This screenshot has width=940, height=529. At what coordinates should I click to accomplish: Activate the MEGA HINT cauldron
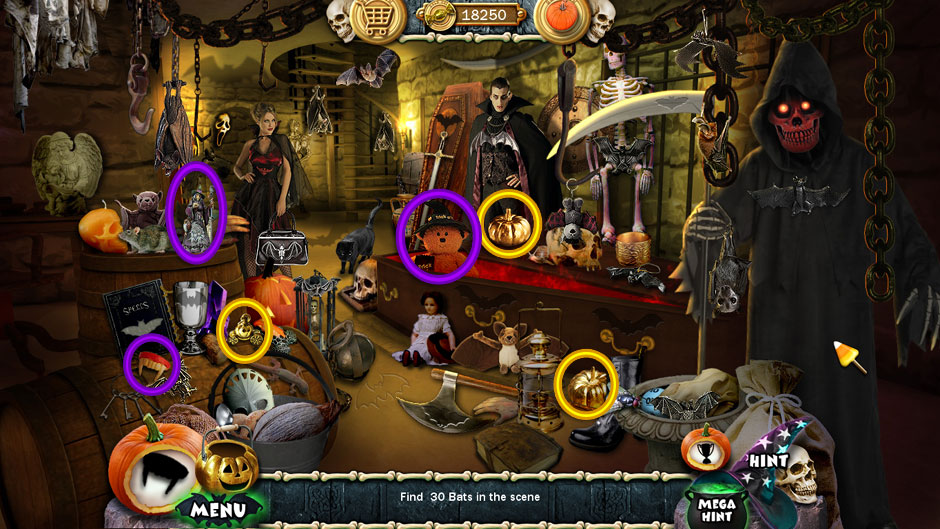719,500
